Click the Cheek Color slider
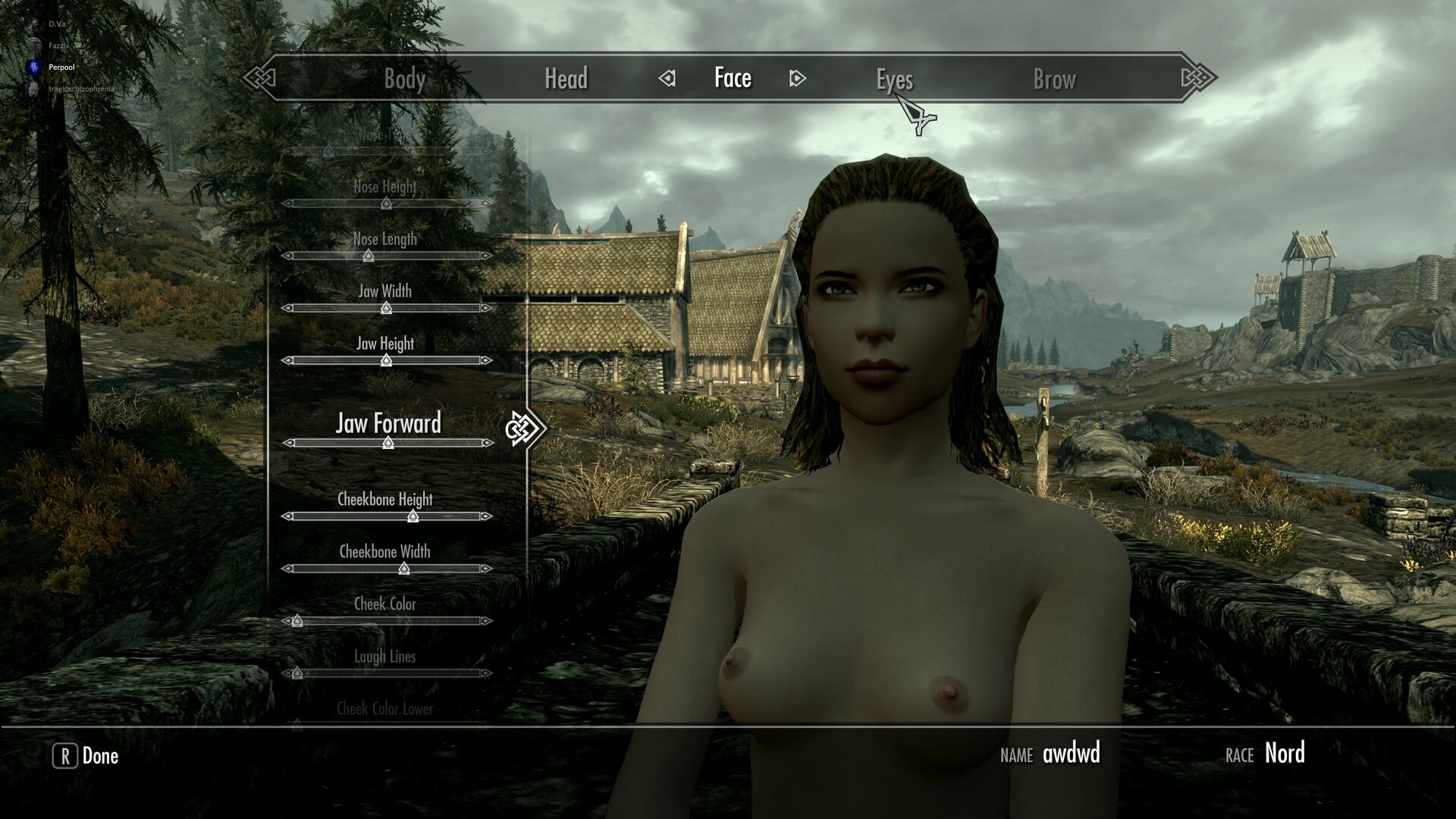1456x819 pixels. [297, 621]
